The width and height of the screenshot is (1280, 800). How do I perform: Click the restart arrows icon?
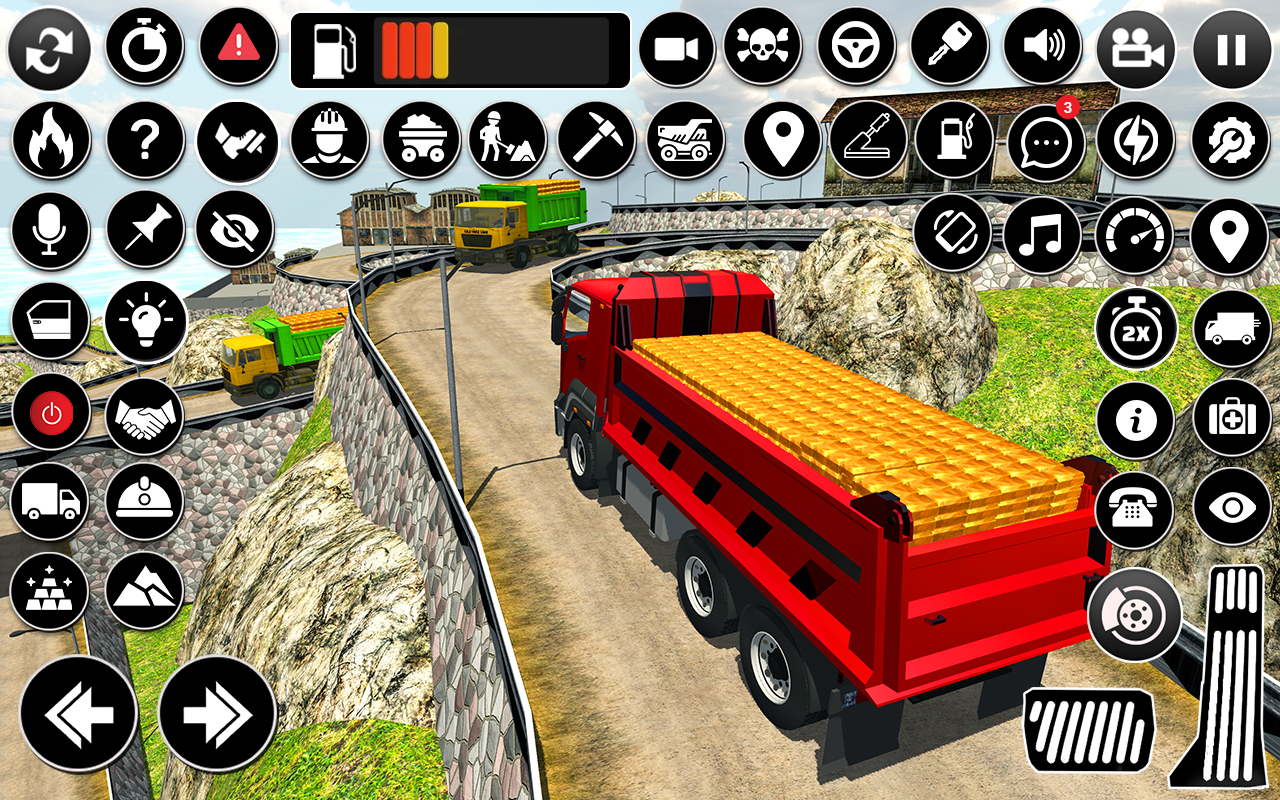49,49
